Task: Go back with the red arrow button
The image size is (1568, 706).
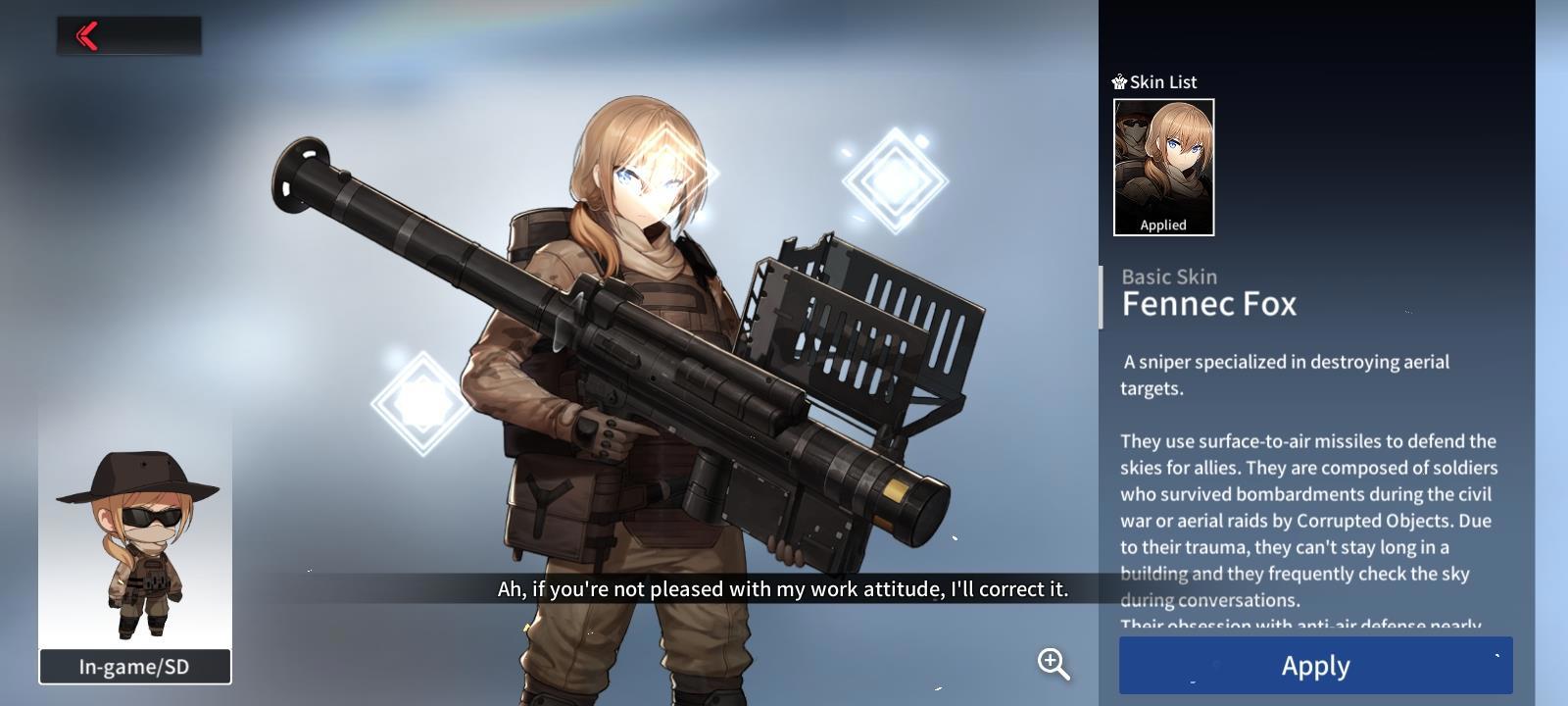Action: point(88,36)
